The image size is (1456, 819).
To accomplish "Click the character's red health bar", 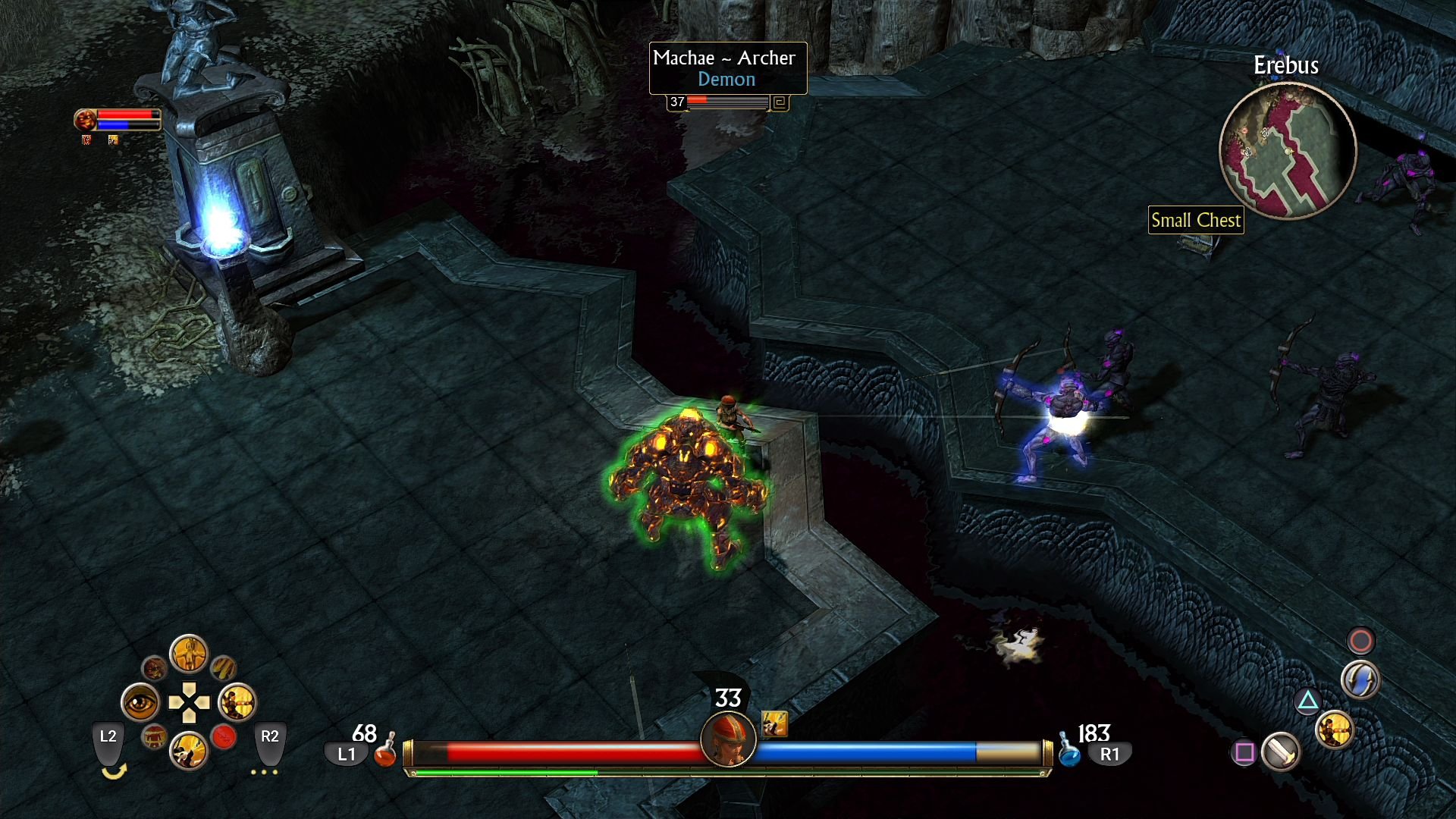I will pos(569,752).
